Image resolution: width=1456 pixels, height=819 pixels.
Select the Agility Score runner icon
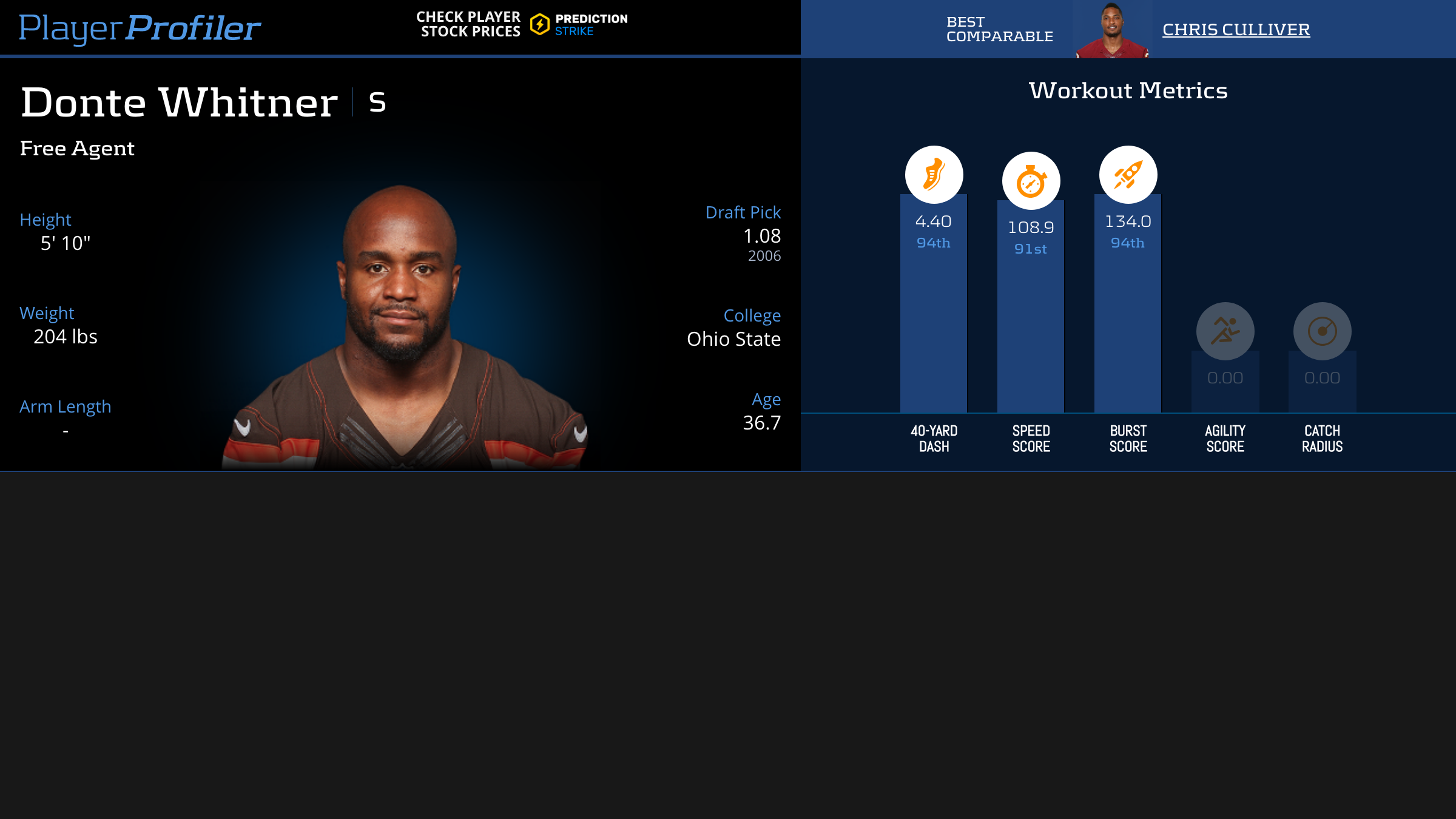point(1225,331)
